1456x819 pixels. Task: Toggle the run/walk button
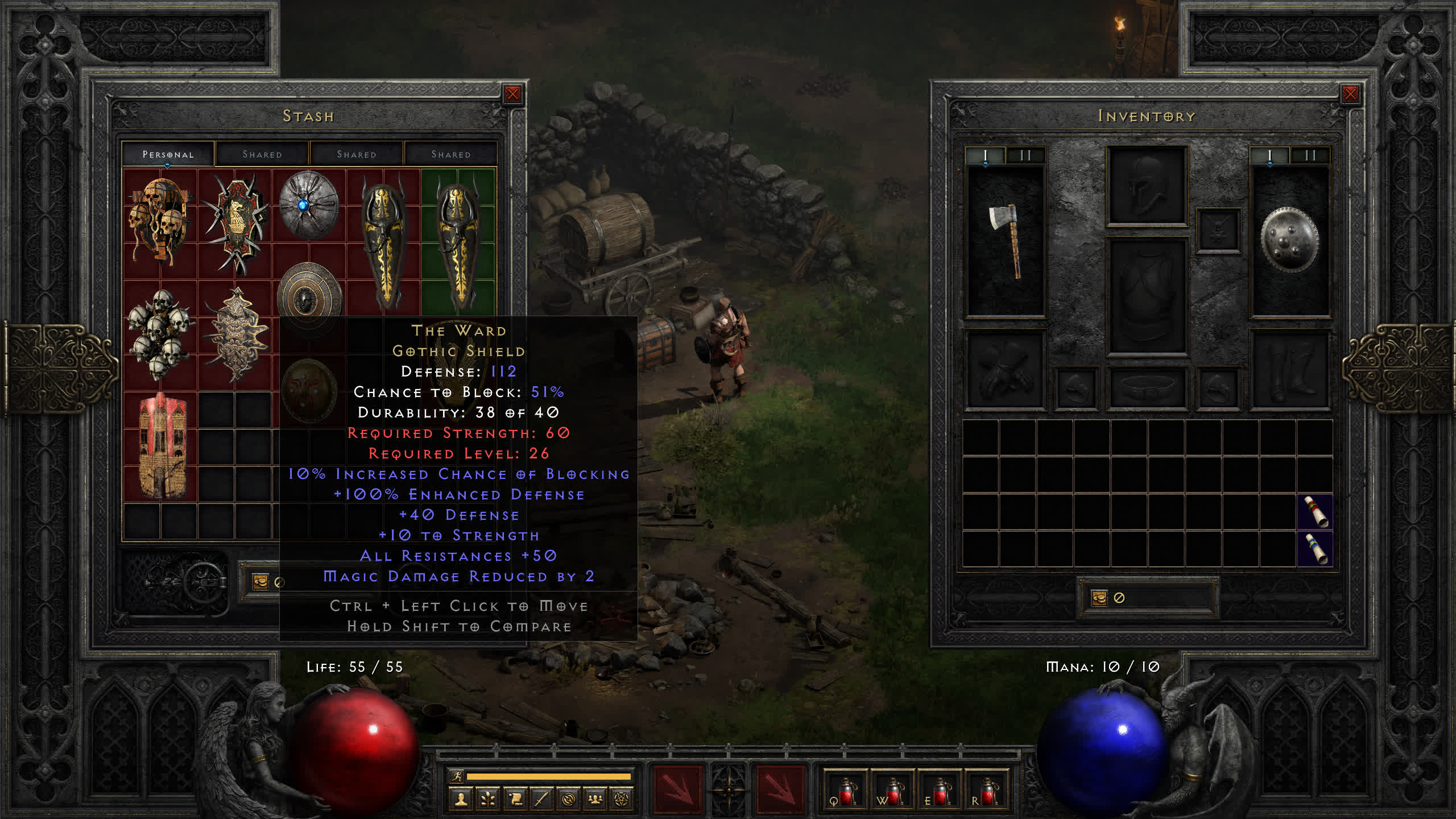(x=457, y=776)
